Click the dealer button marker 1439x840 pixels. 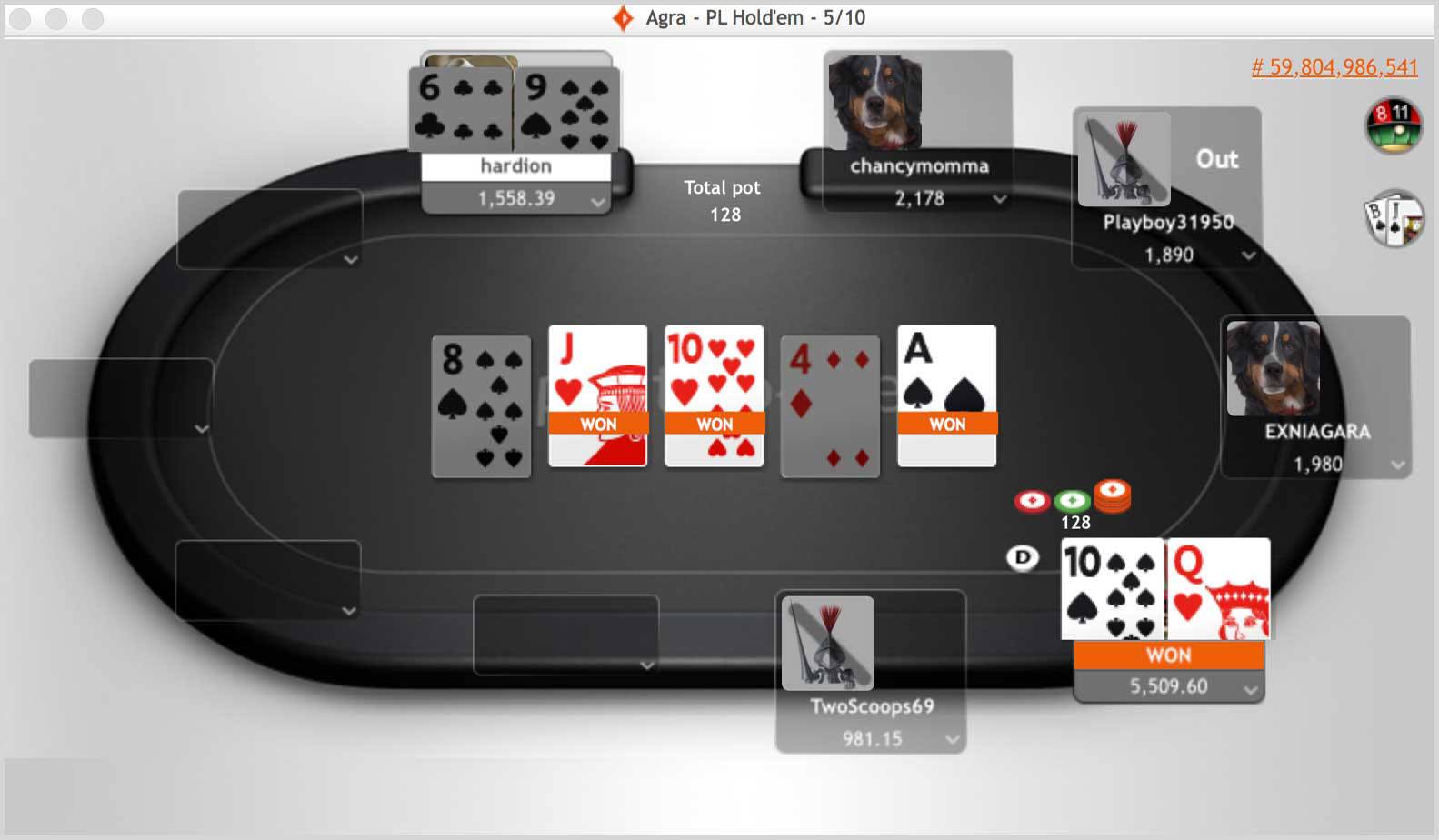click(1024, 558)
